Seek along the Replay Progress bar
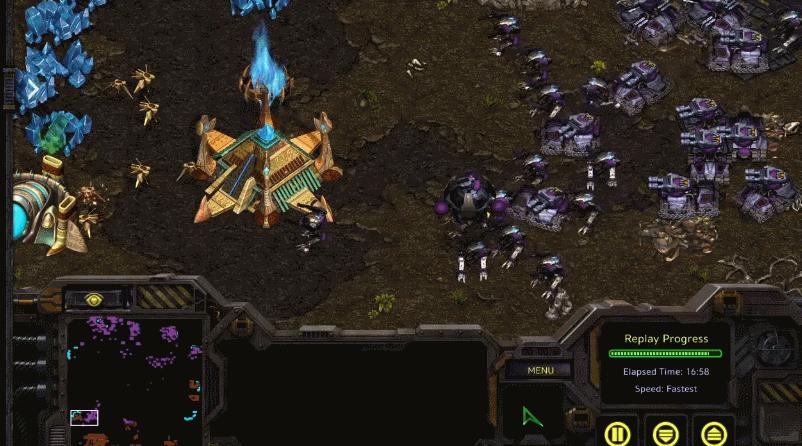The height and width of the screenshot is (446, 802). (x=665, y=353)
